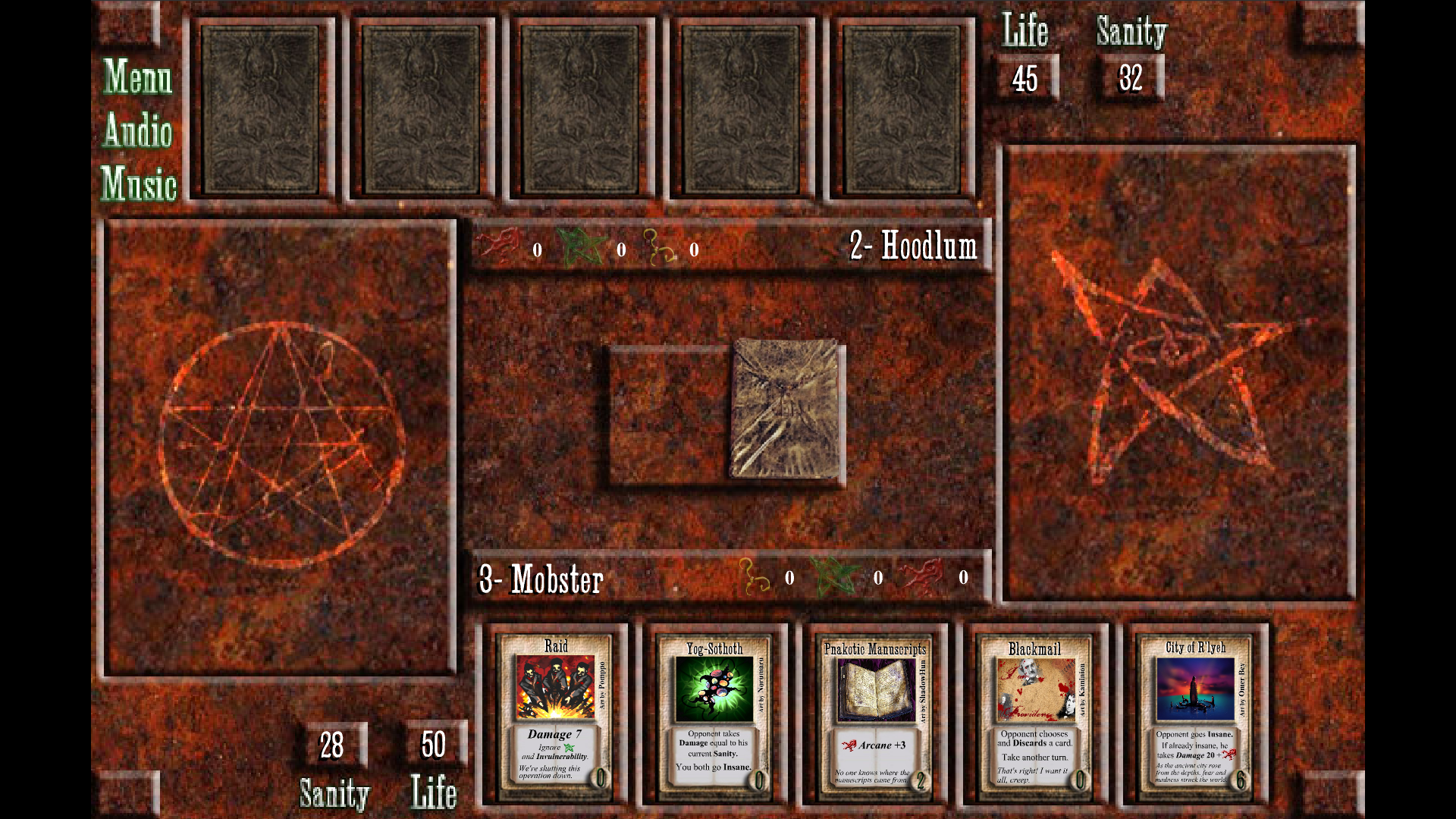Toggle the Music setting
The width and height of the screenshot is (1456, 819).
(139, 184)
